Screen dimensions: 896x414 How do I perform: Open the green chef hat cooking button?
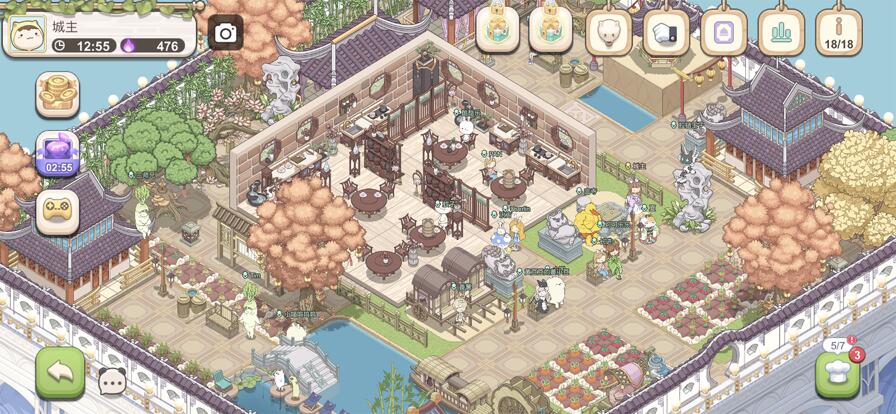tap(837, 374)
